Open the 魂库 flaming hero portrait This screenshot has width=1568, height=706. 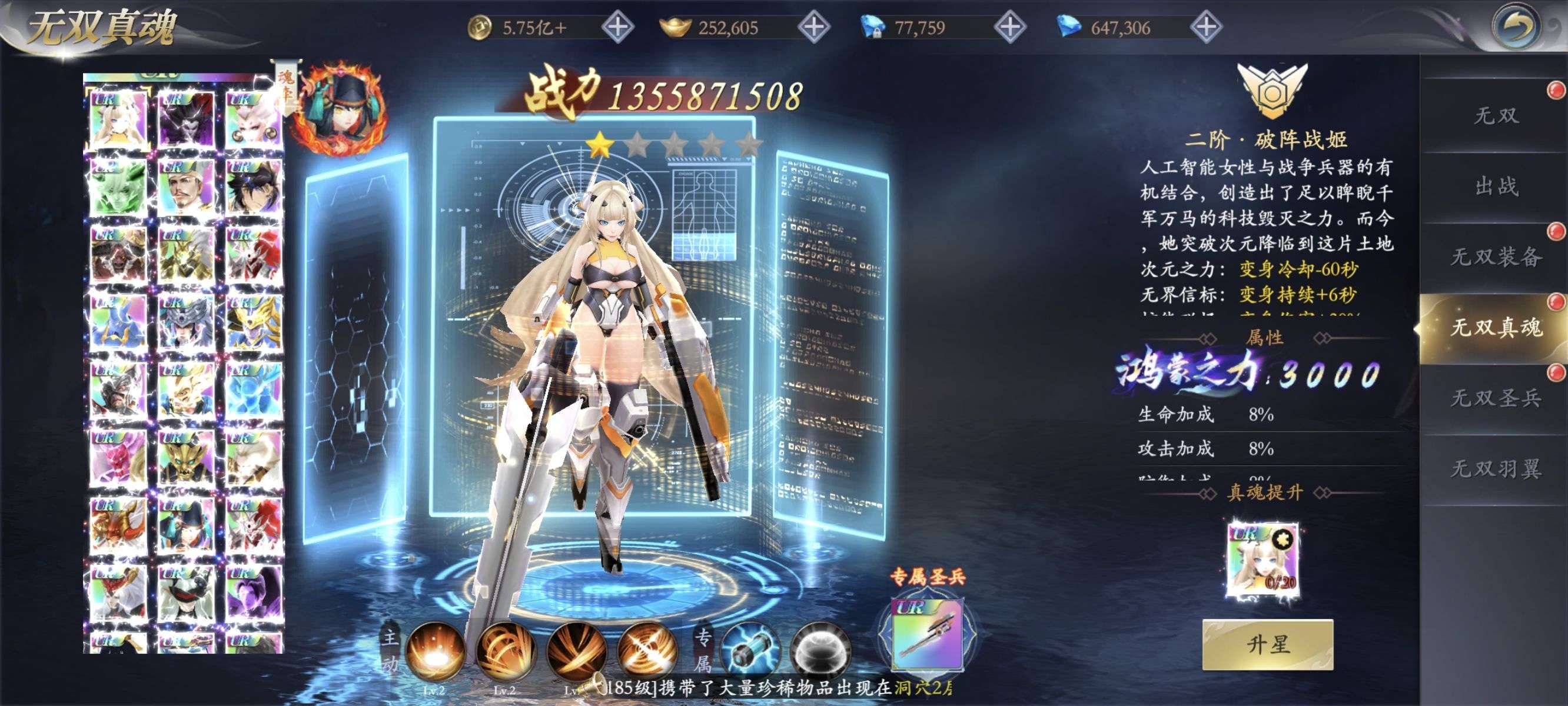pyautogui.click(x=341, y=109)
